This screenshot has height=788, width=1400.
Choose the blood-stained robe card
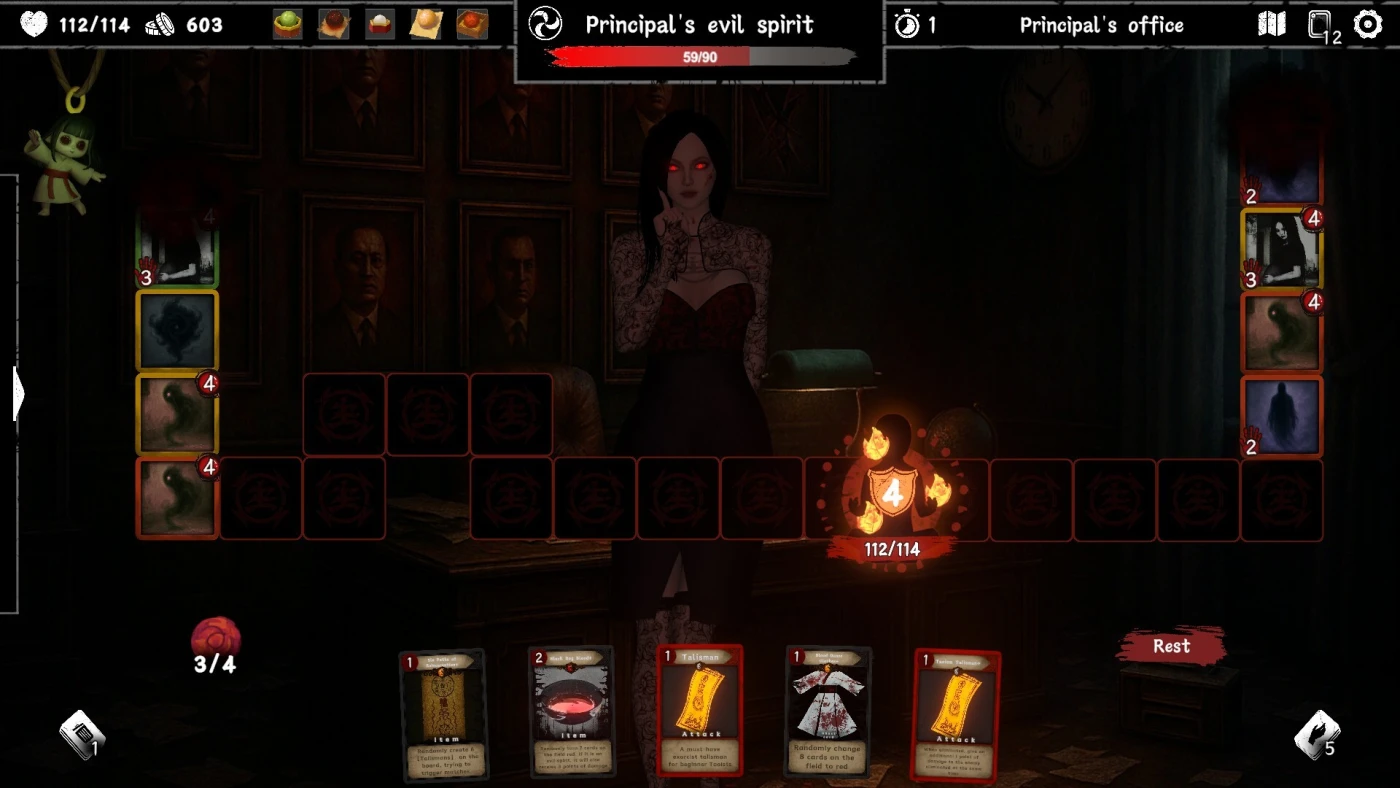point(828,711)
